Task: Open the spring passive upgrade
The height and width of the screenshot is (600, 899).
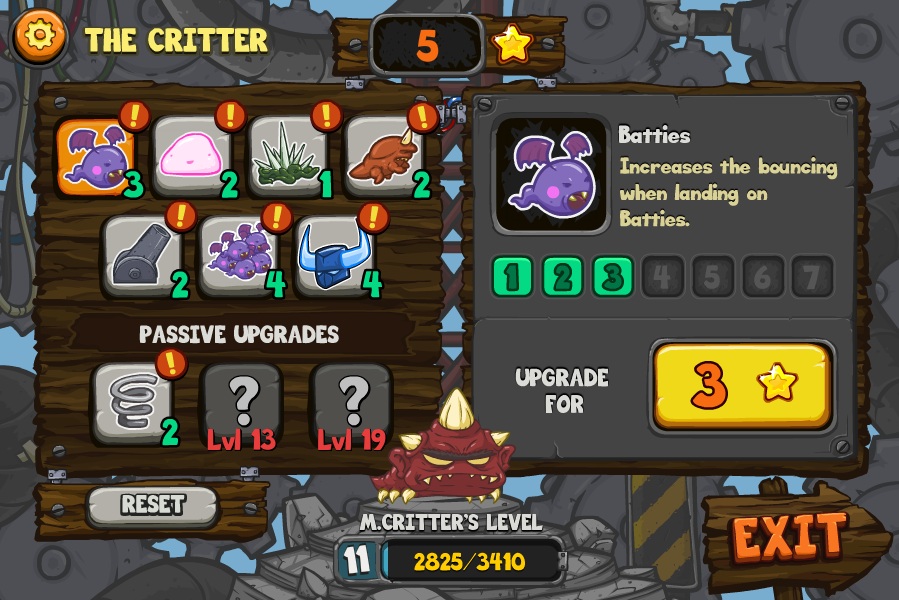Action: pyautogui.click(x=131, y=402)
